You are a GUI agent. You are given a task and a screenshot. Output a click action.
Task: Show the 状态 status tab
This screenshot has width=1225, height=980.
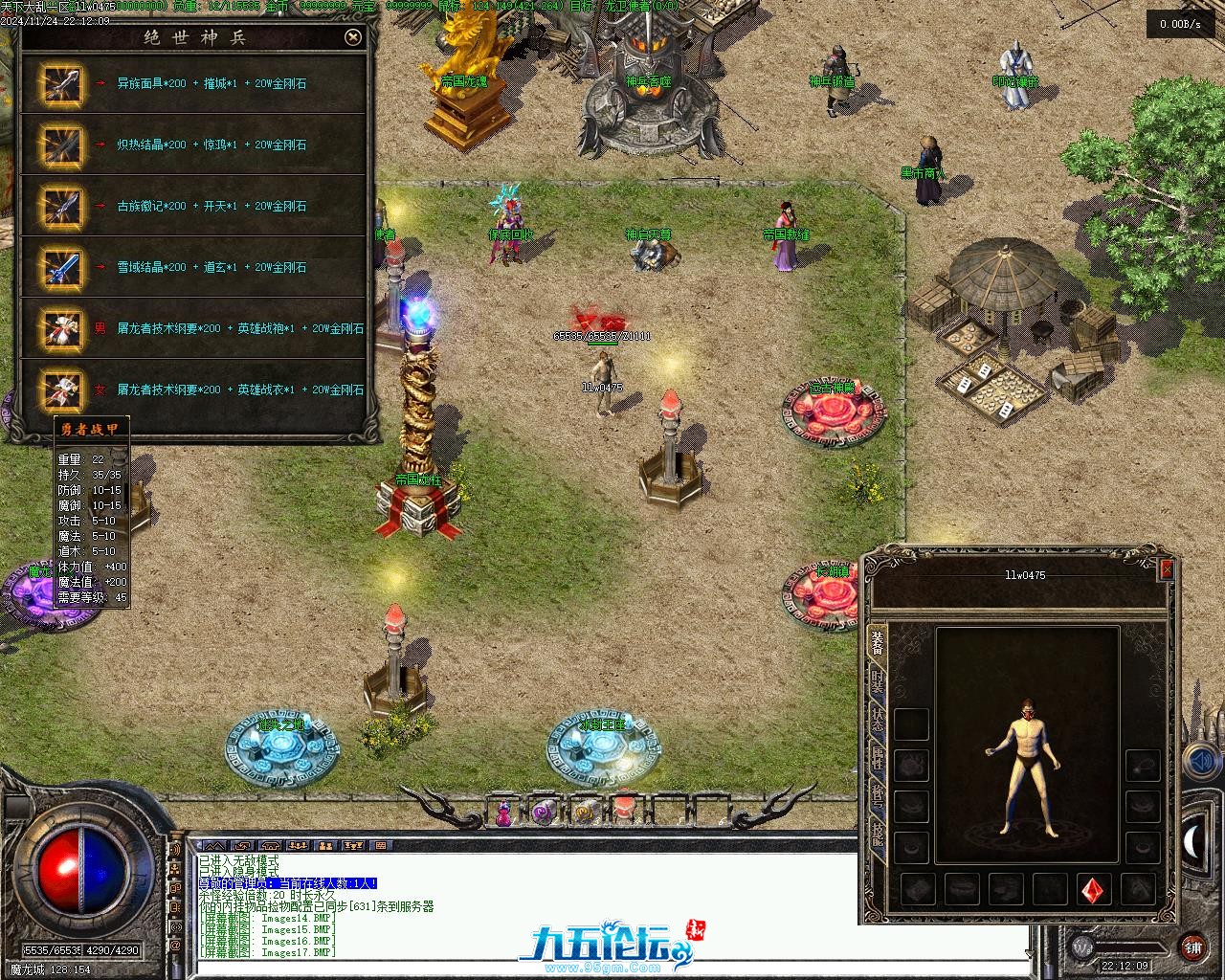click(x=877, y=721)
